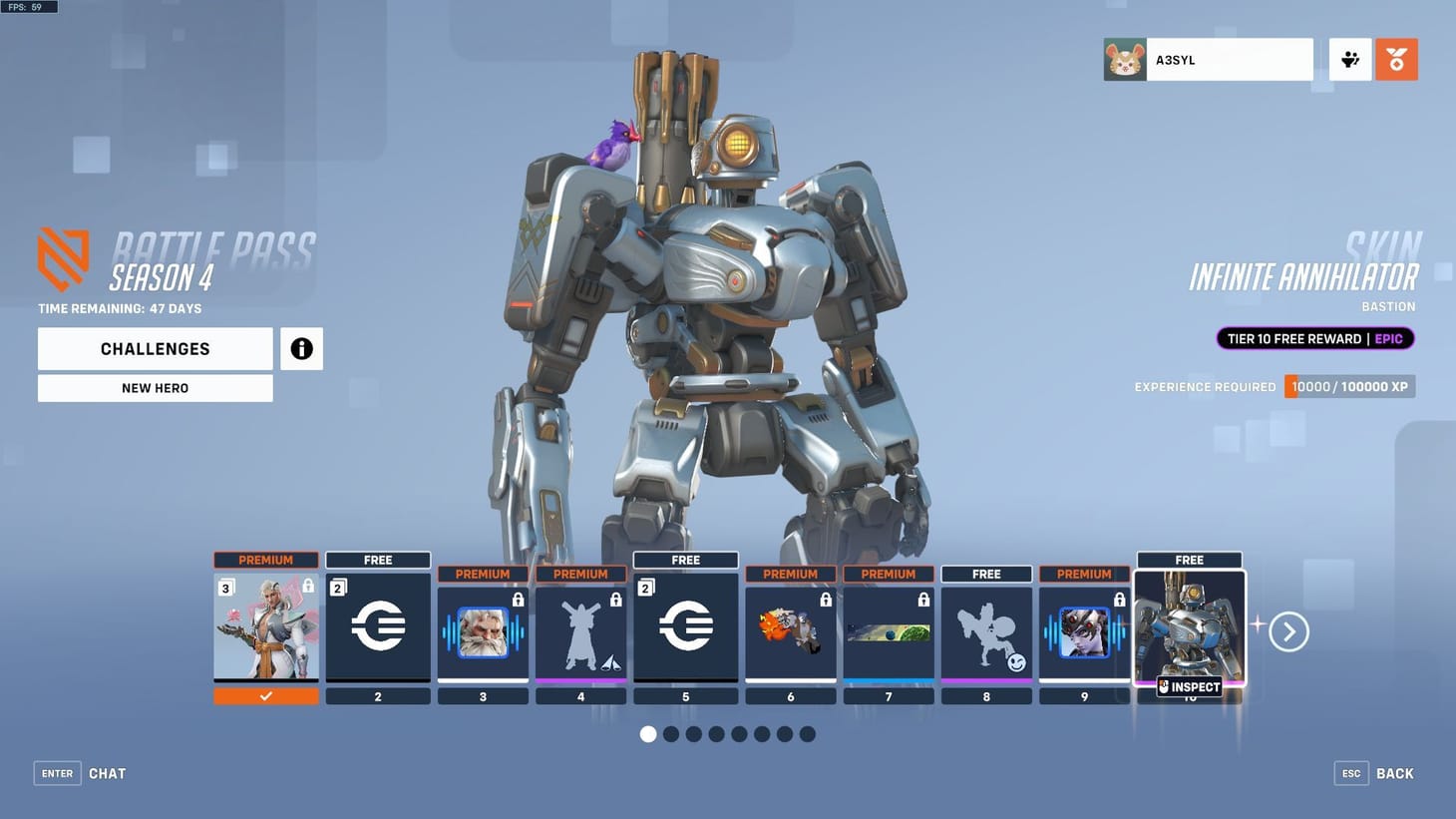
Task: Open the Challenges tab
Action: click(x=155, y=348)
